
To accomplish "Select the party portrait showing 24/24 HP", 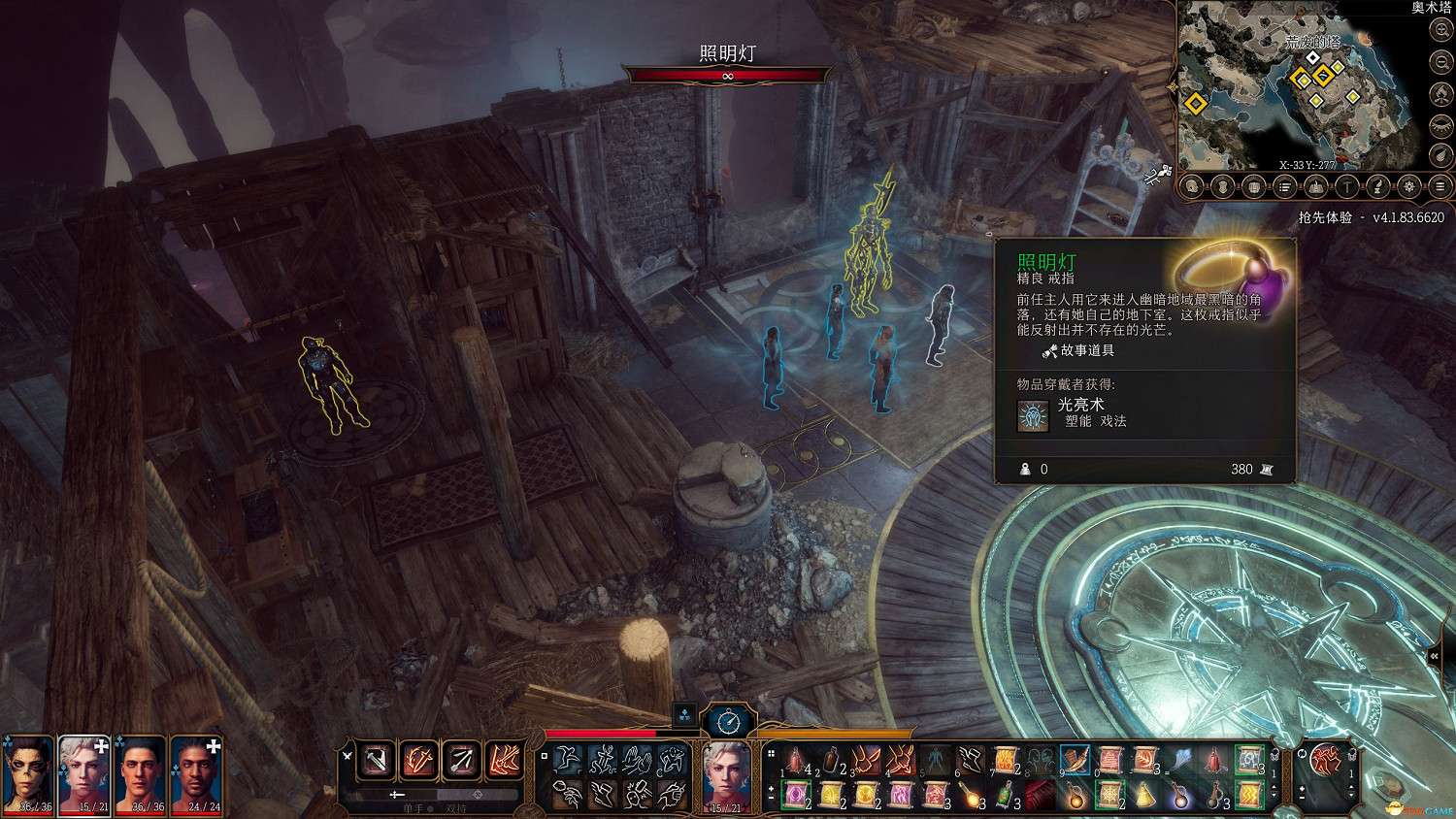I will coord(198,773).
